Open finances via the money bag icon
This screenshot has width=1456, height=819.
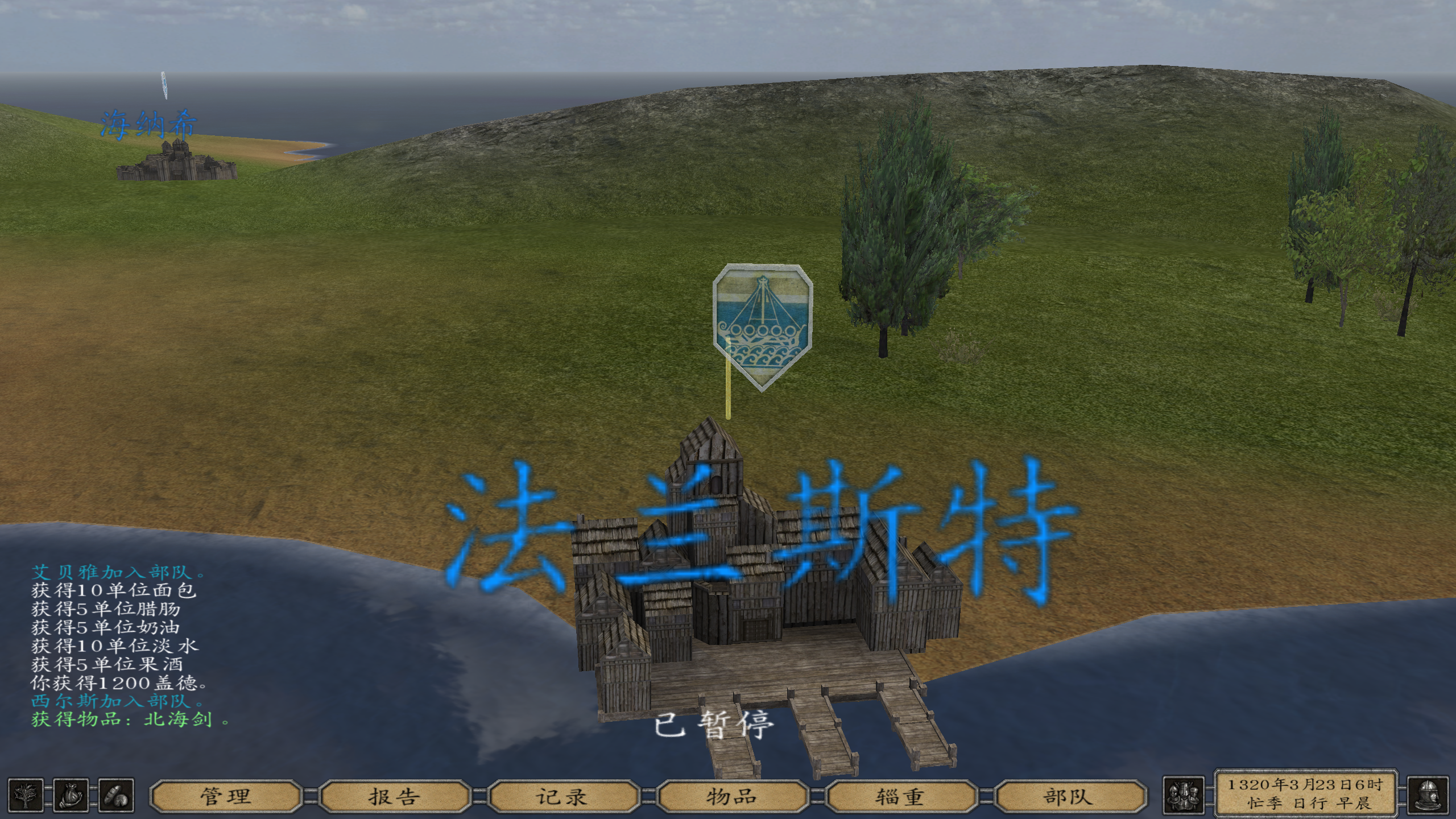(x=71, y=796)
